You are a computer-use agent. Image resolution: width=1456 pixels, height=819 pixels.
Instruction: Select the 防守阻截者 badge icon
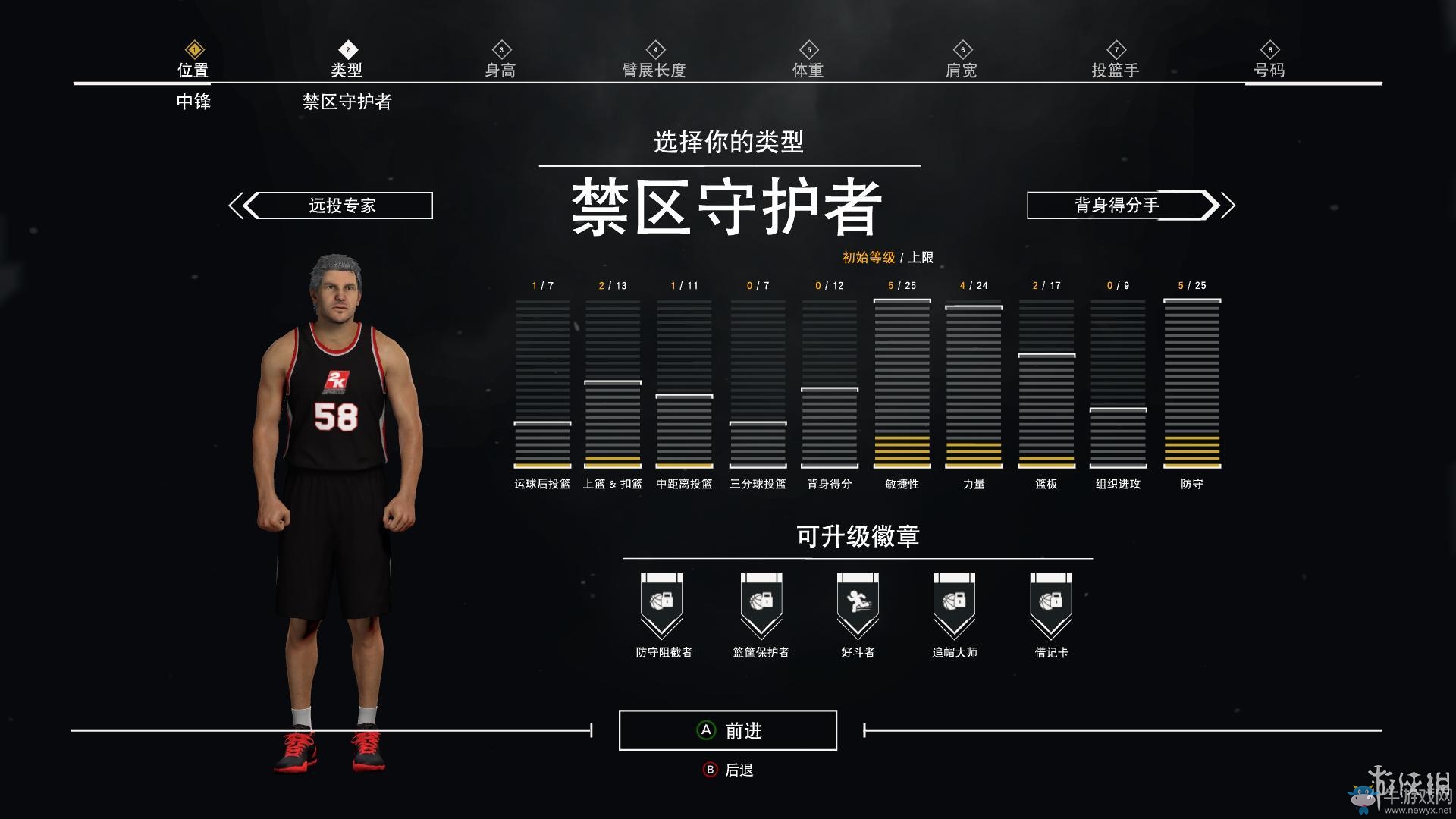tap(663, 603)
